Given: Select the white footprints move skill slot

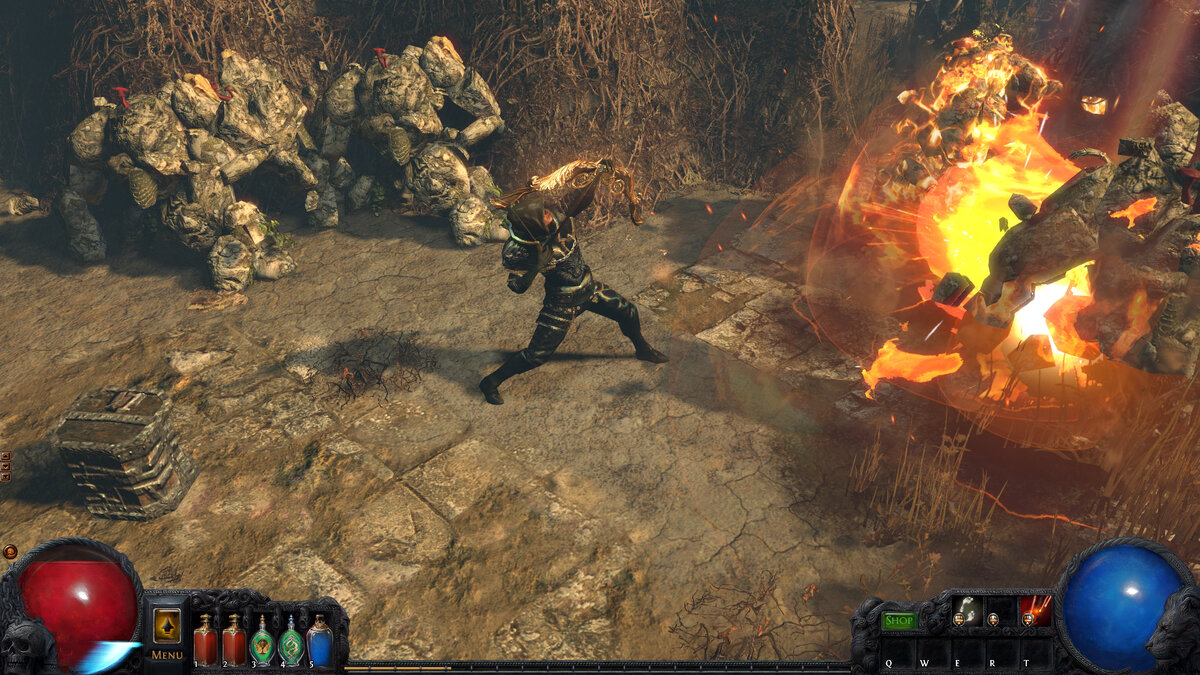Looking at the screenshot, I should coord(966,610).
